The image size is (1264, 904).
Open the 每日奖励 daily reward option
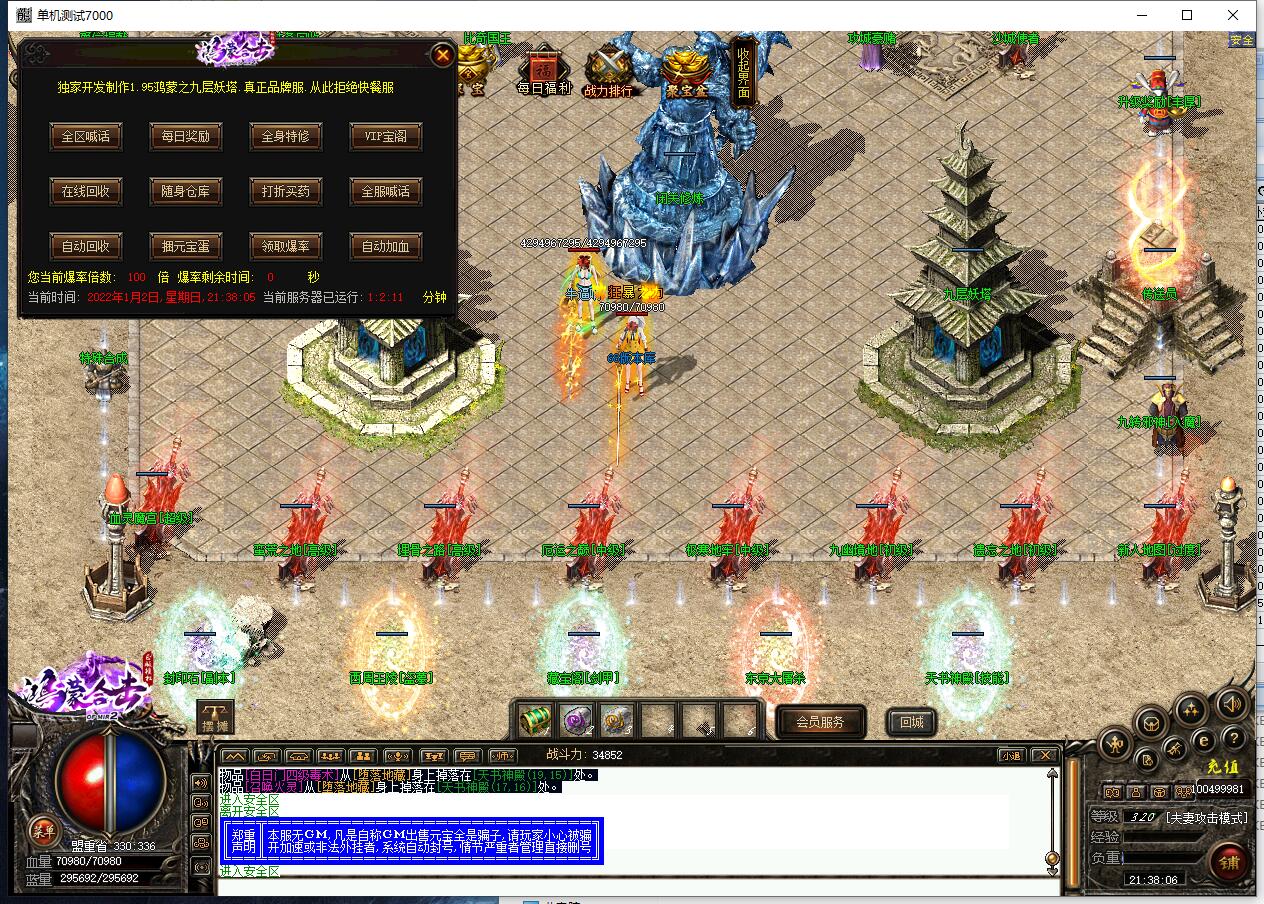tap(185, 137)
